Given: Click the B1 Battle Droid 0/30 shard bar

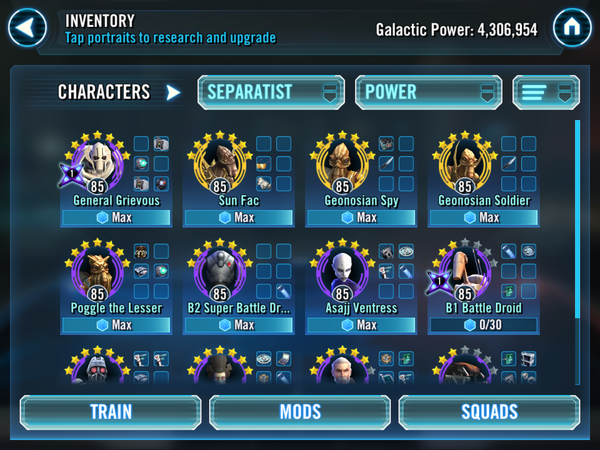Looking at the screenshot, I should [483, 325].
